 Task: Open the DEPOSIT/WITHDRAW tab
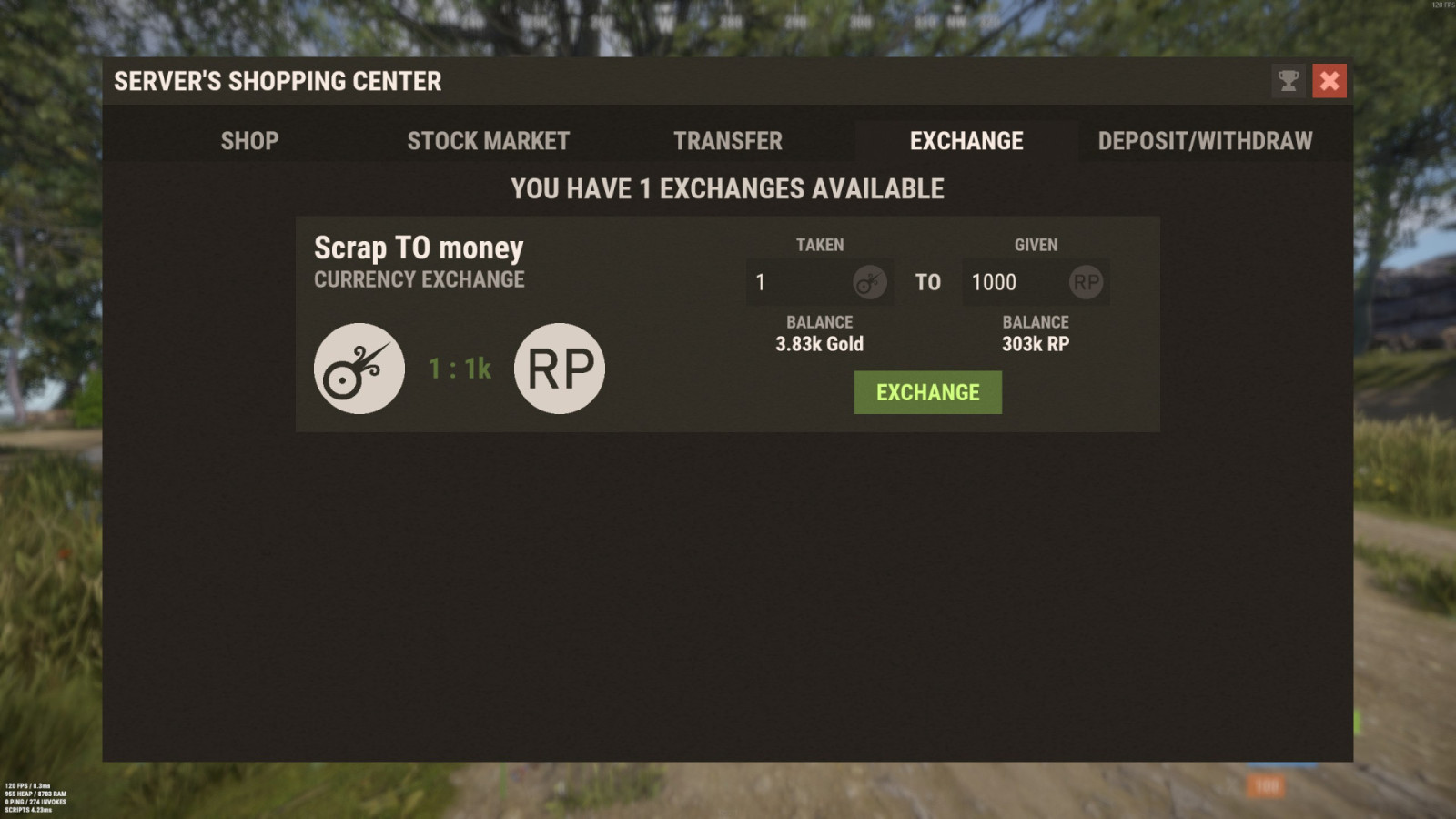(1206, 141)
